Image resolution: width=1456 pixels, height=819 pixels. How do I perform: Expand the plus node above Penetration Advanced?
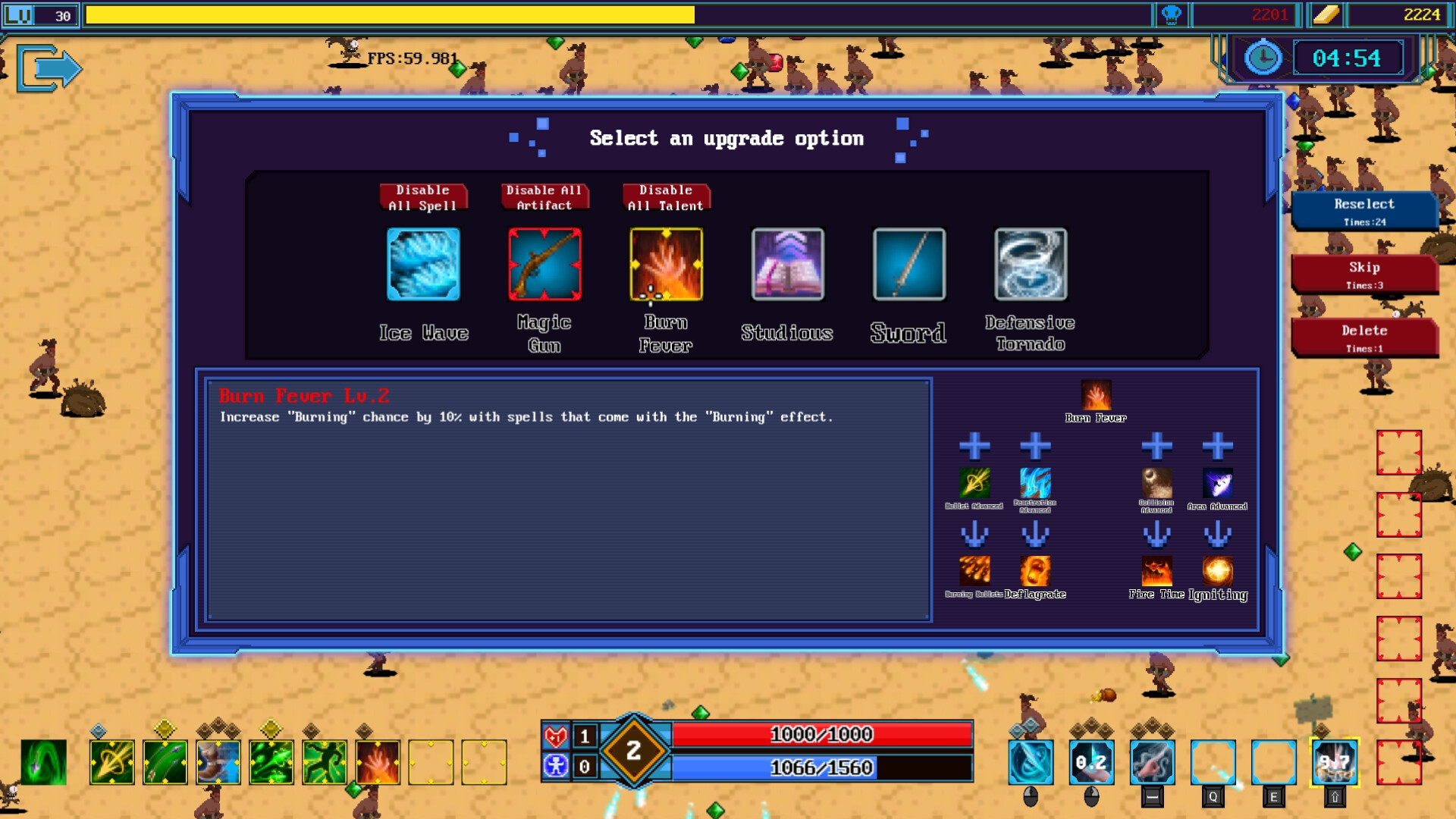click(1035, 447)
